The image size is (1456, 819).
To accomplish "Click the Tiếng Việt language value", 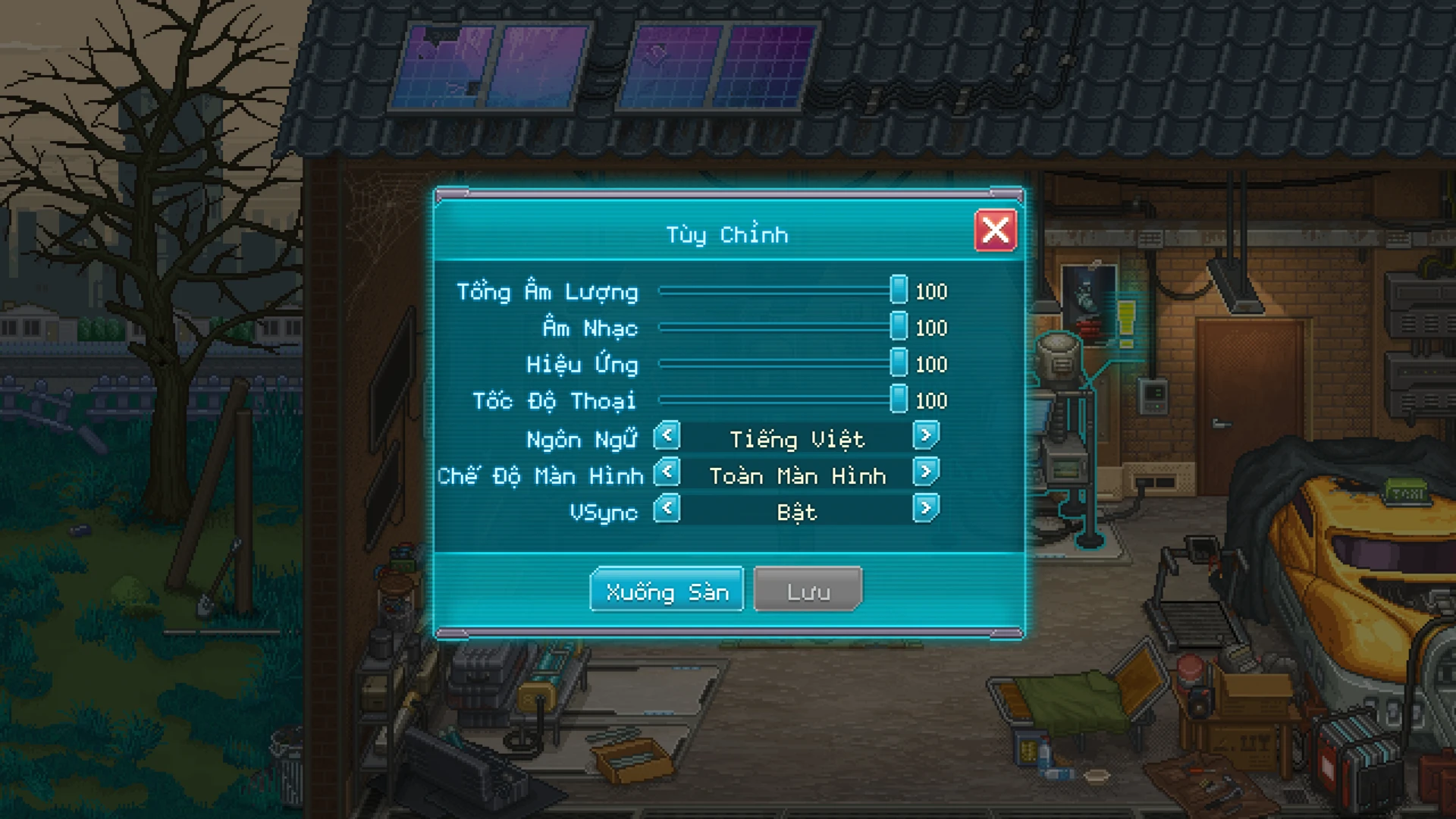I will (796, 437).
